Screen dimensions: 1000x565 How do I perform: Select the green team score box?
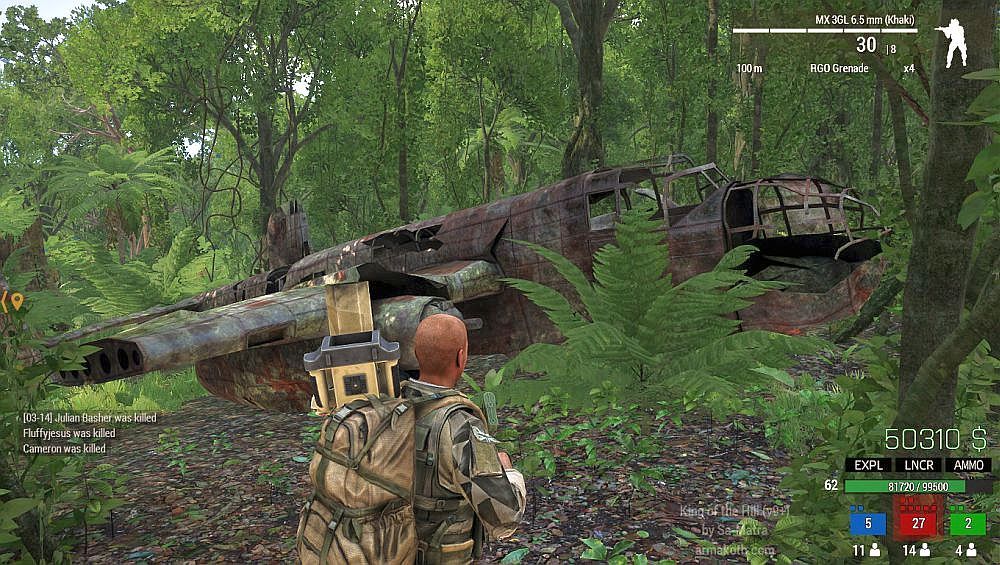(968, 523)
